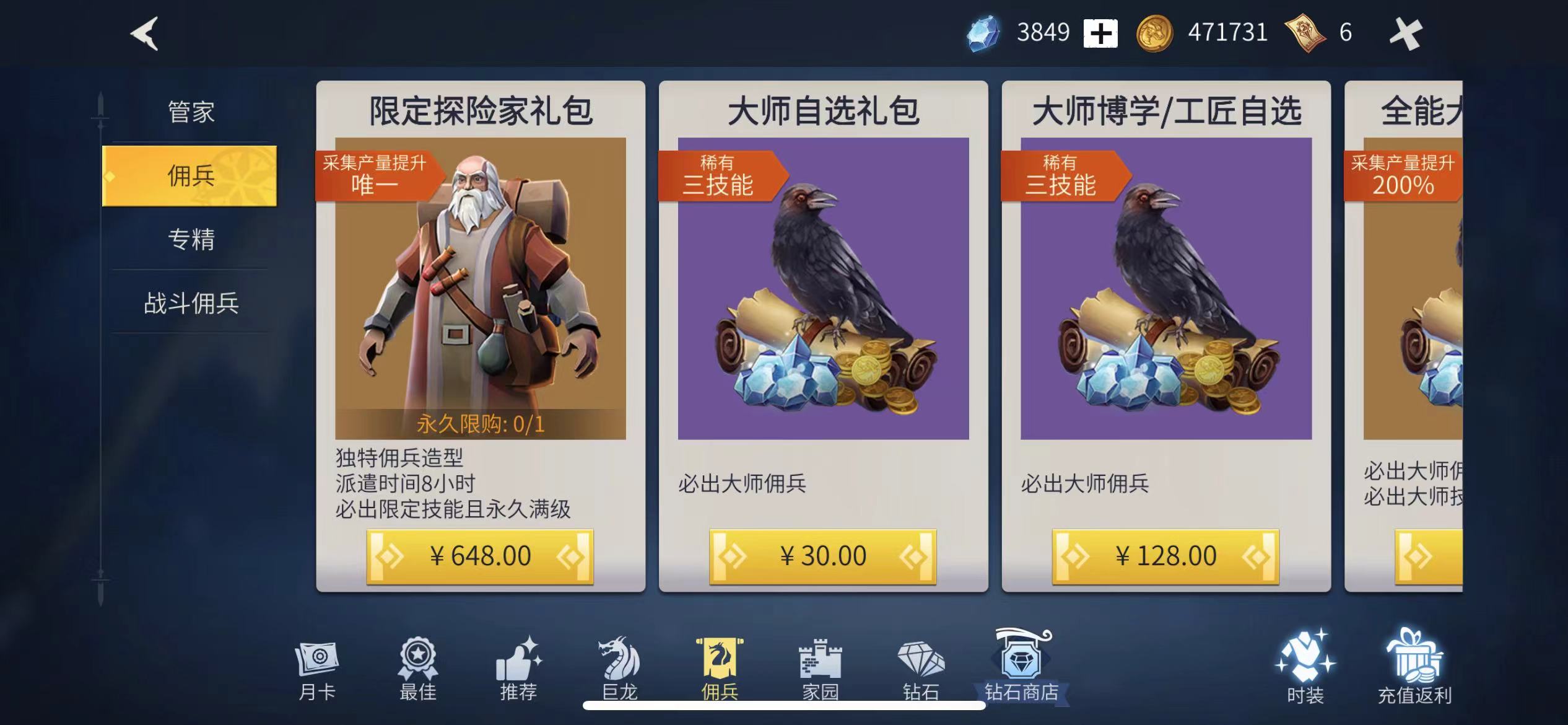This screenshot has height=725, width=1568.
Task: Select the 最佳 (best deals) medal icon
Action: 418,668
